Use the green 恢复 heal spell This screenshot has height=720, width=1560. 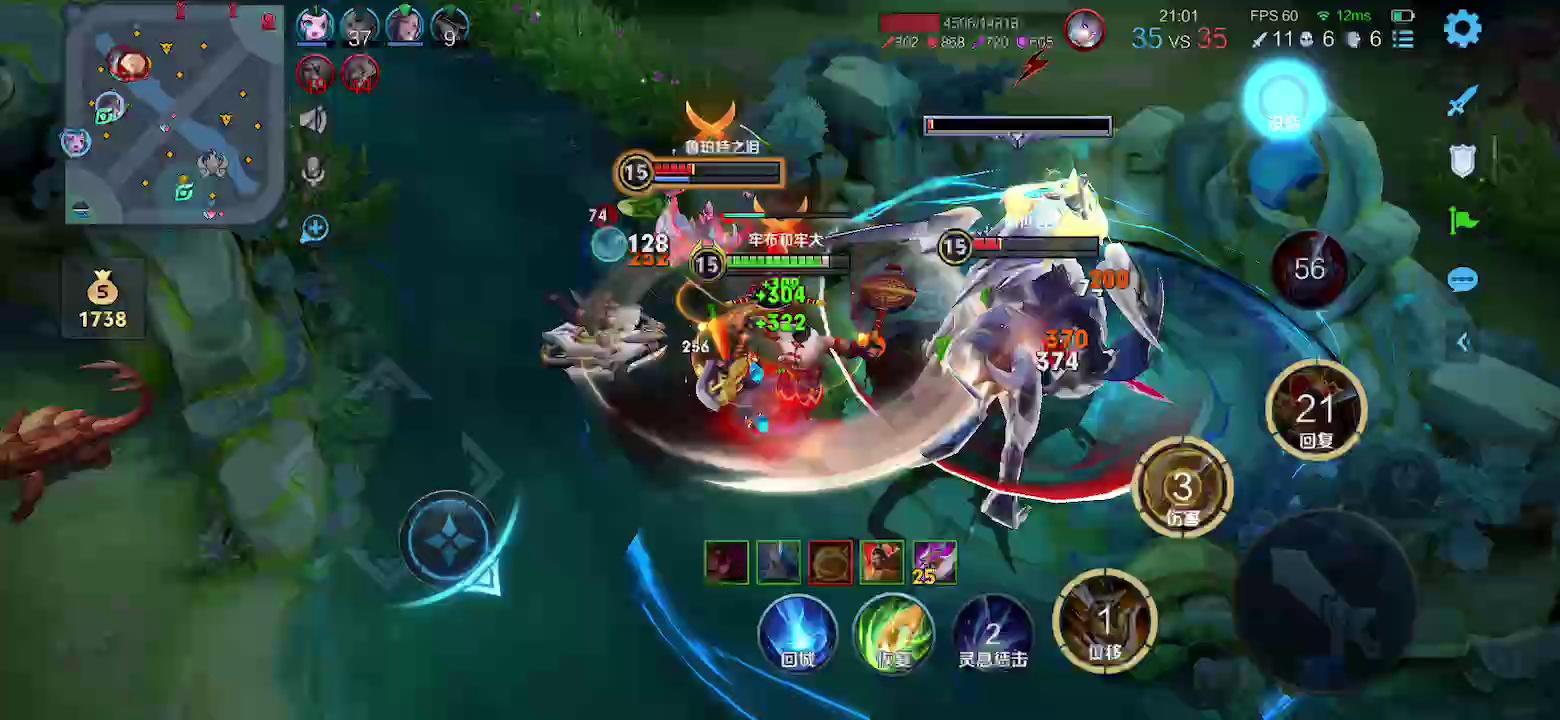pos(893,632)
